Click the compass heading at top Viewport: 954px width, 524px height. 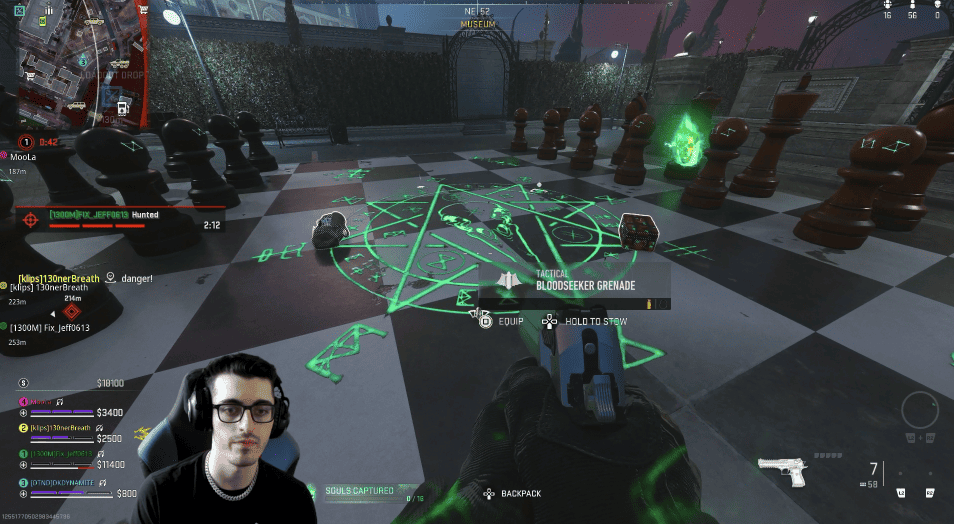point(477,11)
